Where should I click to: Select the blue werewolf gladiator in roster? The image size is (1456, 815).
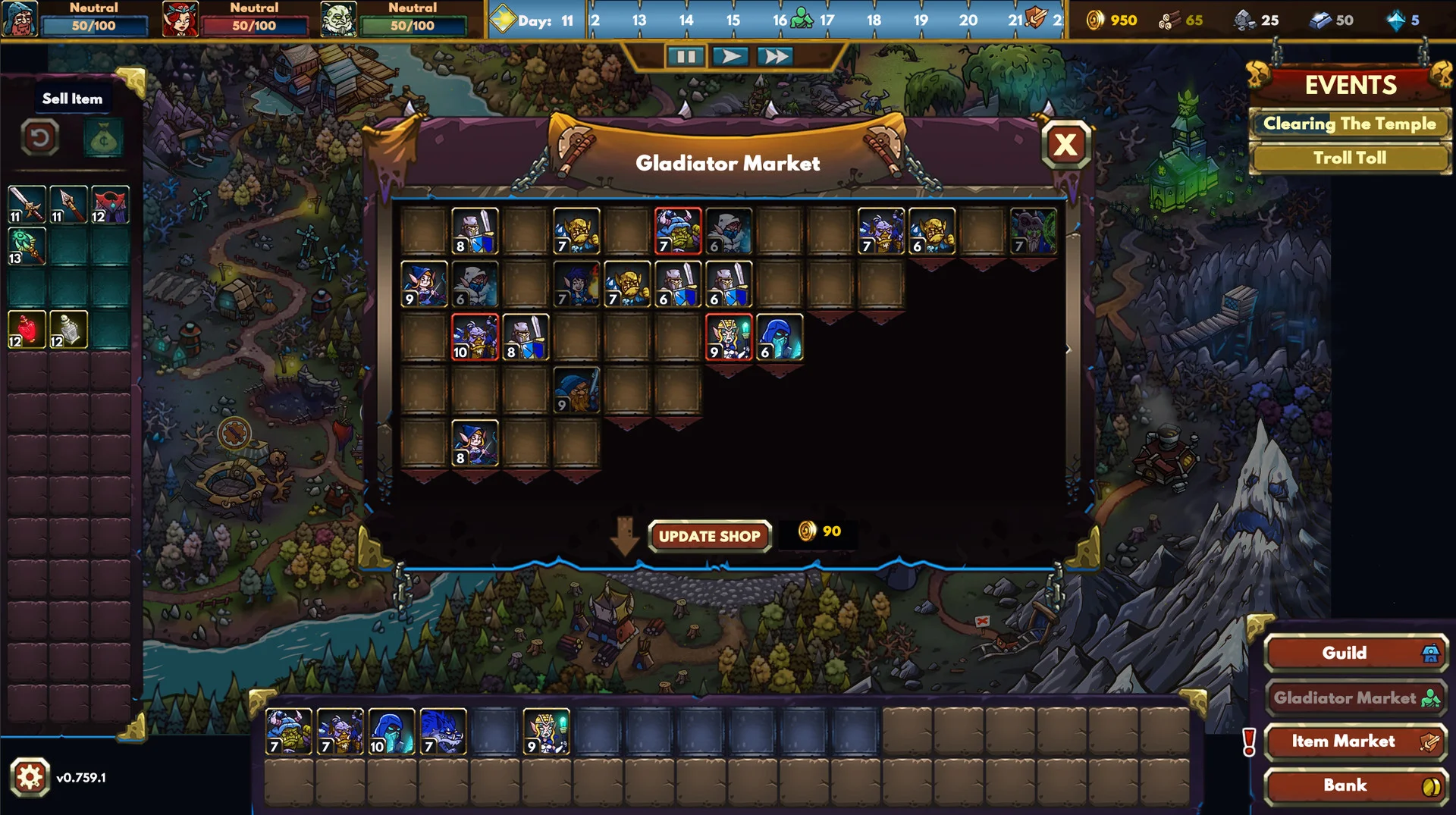pyautogui.click(x=442, y=732)
